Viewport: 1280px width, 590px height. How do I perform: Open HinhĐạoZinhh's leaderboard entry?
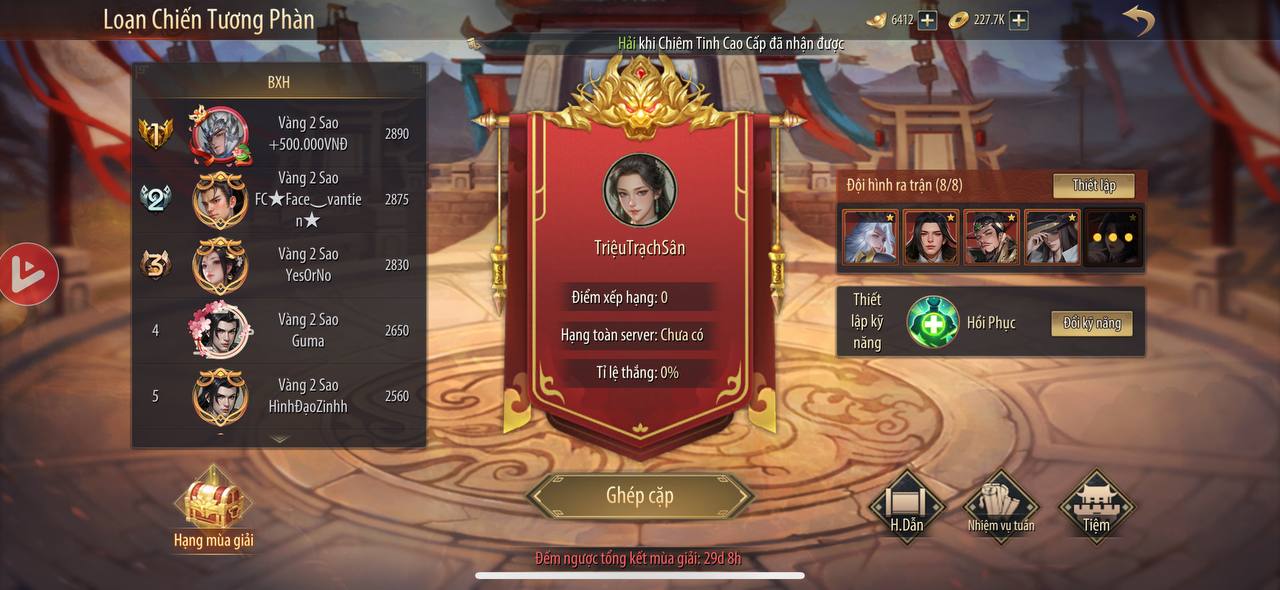tap(280, 396)
